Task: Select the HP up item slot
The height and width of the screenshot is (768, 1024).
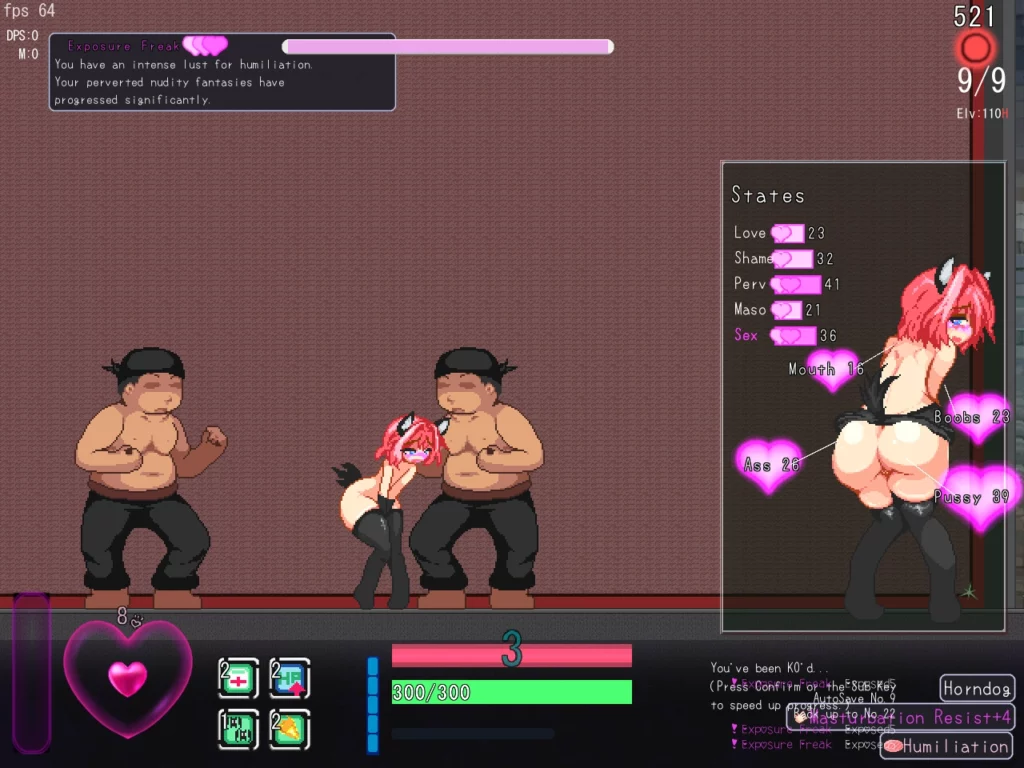Action: coord(290,679)
